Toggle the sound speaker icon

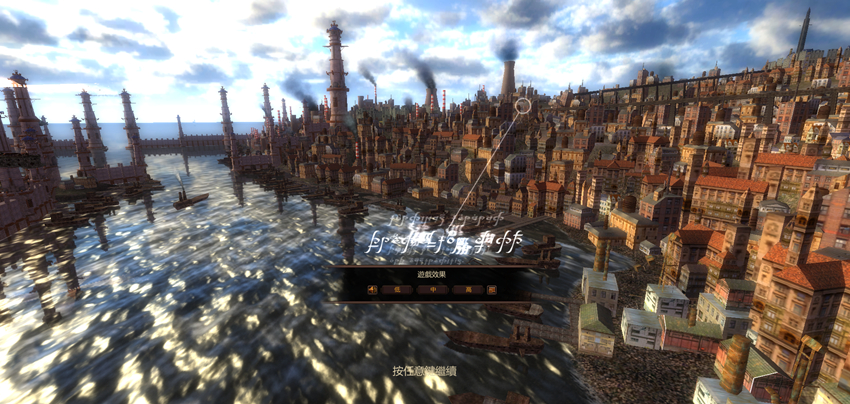click(x=373, y=289)
